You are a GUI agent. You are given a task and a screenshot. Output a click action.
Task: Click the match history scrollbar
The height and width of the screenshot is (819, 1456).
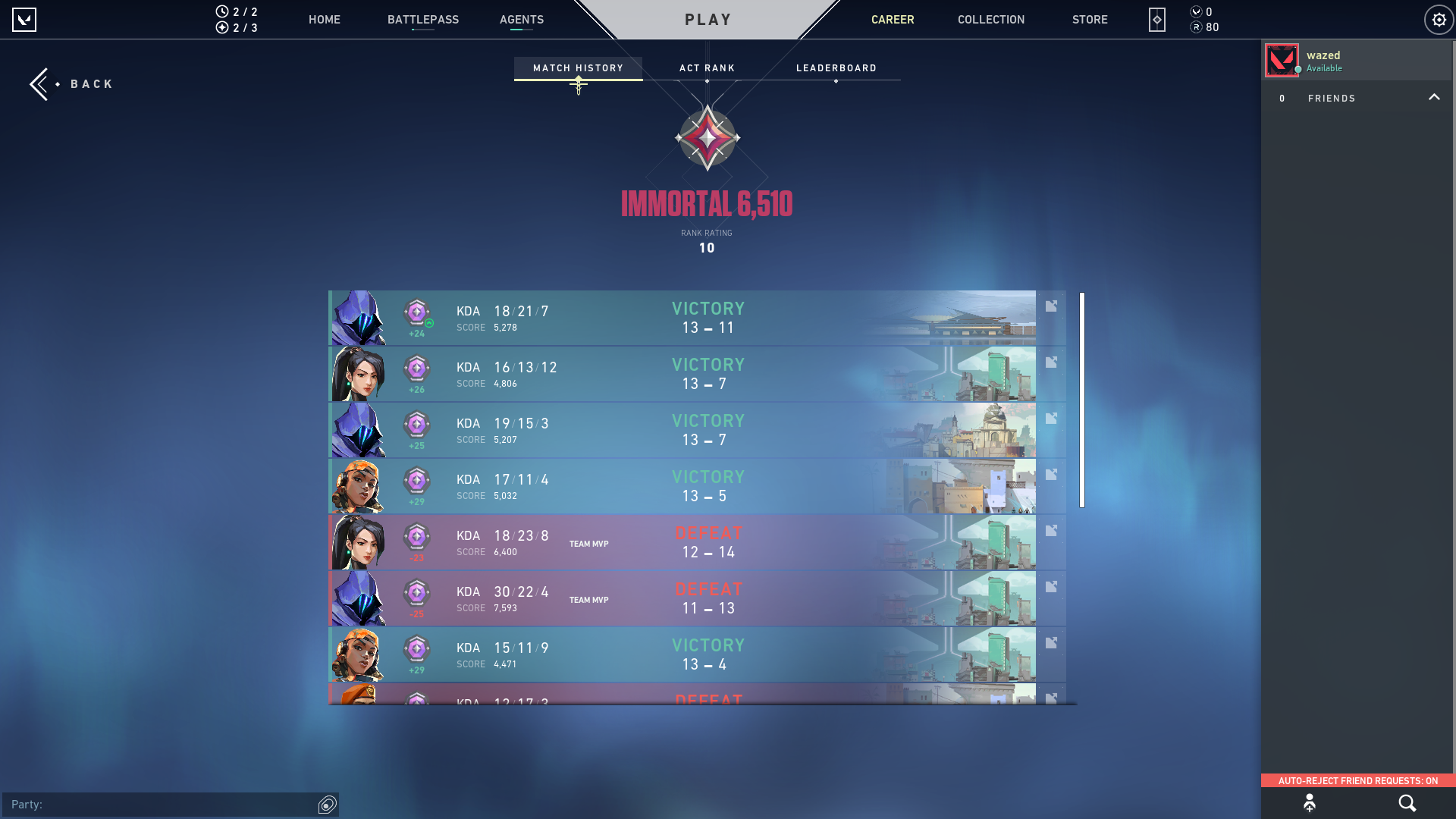1080,398
